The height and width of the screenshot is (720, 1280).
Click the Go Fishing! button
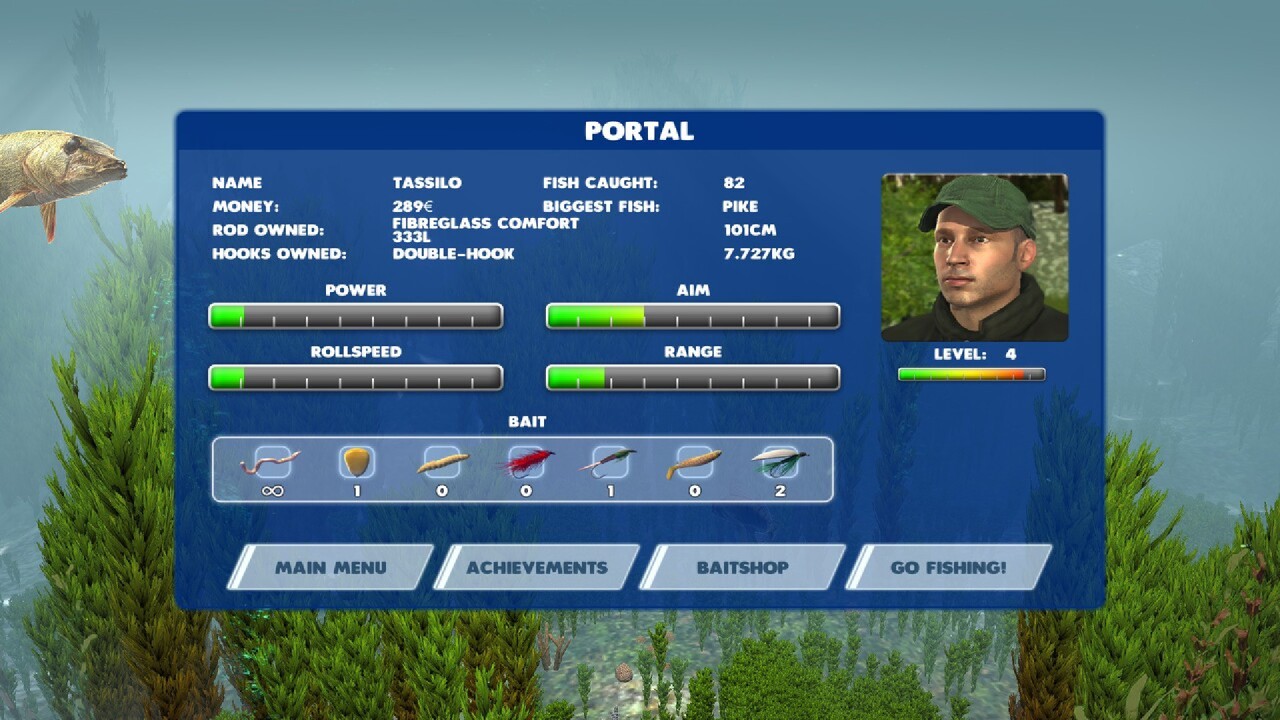pos(949,567)
